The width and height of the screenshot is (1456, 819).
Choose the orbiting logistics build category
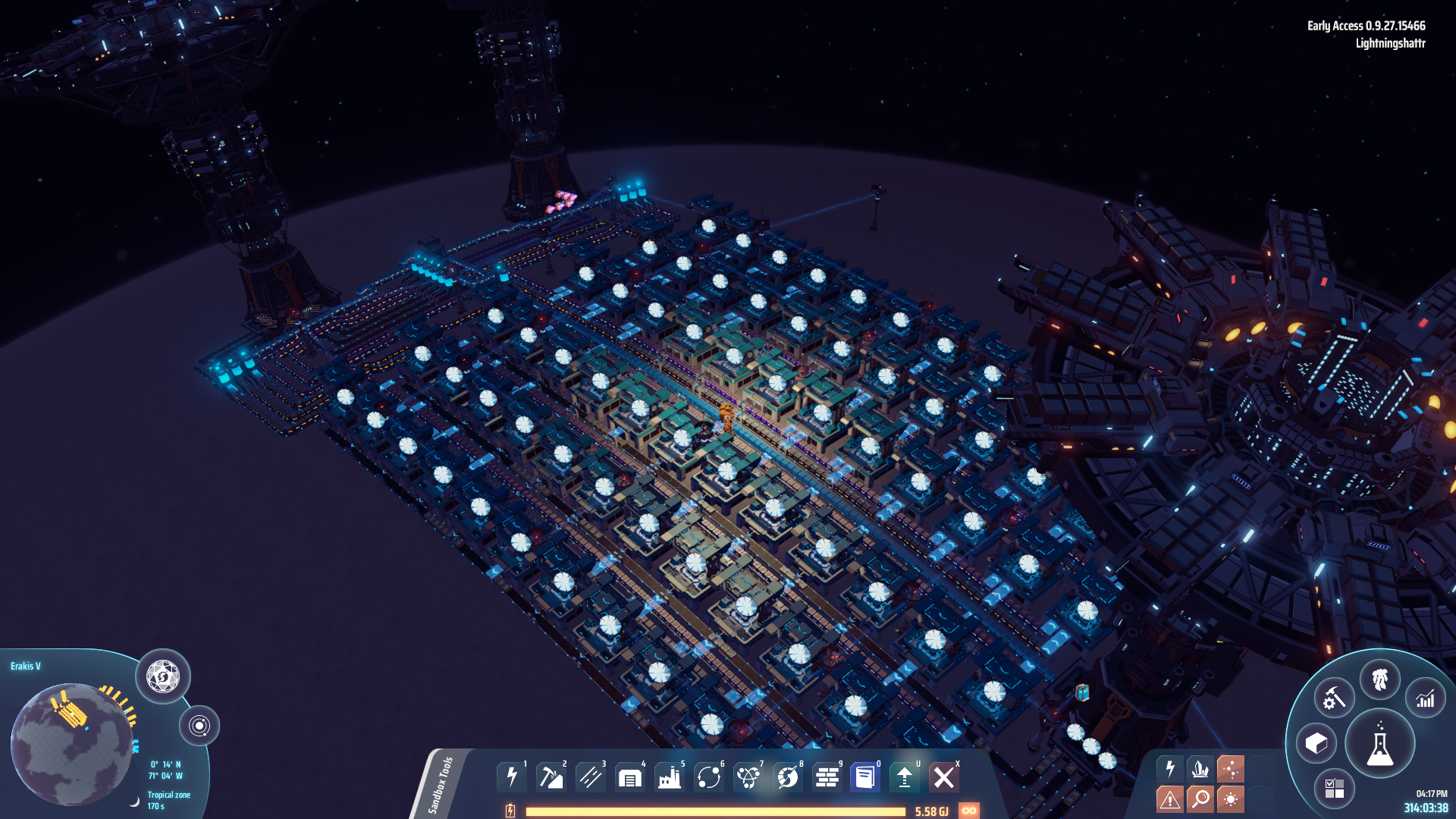click(x=709, y=777)
